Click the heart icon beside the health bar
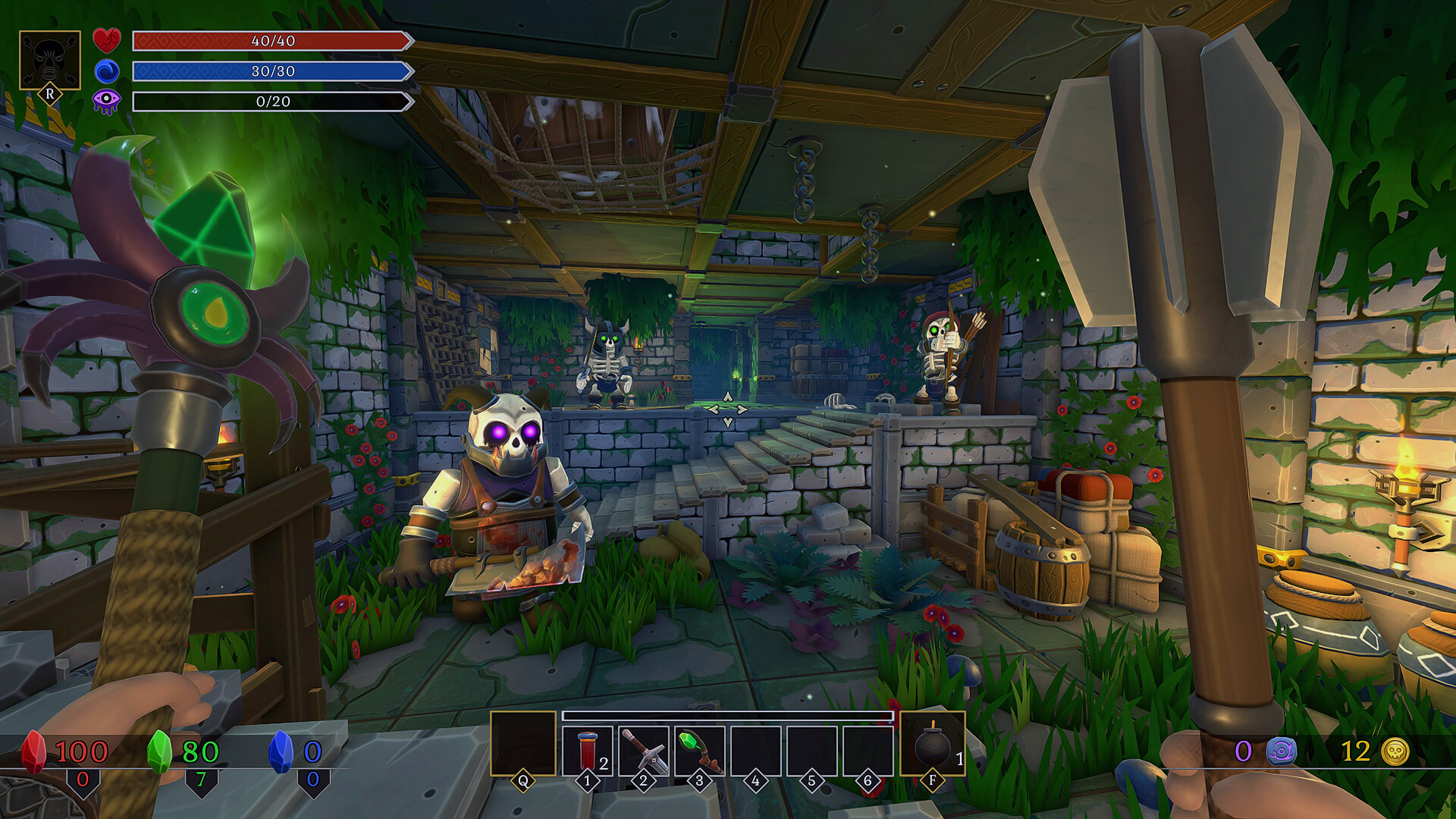This screenshot has height=819, width=1456. click(108, 40)
